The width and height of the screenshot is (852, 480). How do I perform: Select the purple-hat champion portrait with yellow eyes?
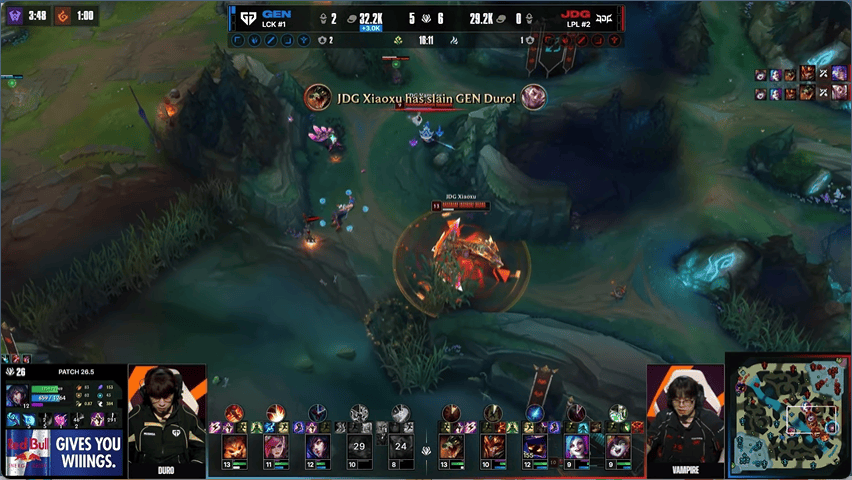pyautogui.click(x=535, y=446)
